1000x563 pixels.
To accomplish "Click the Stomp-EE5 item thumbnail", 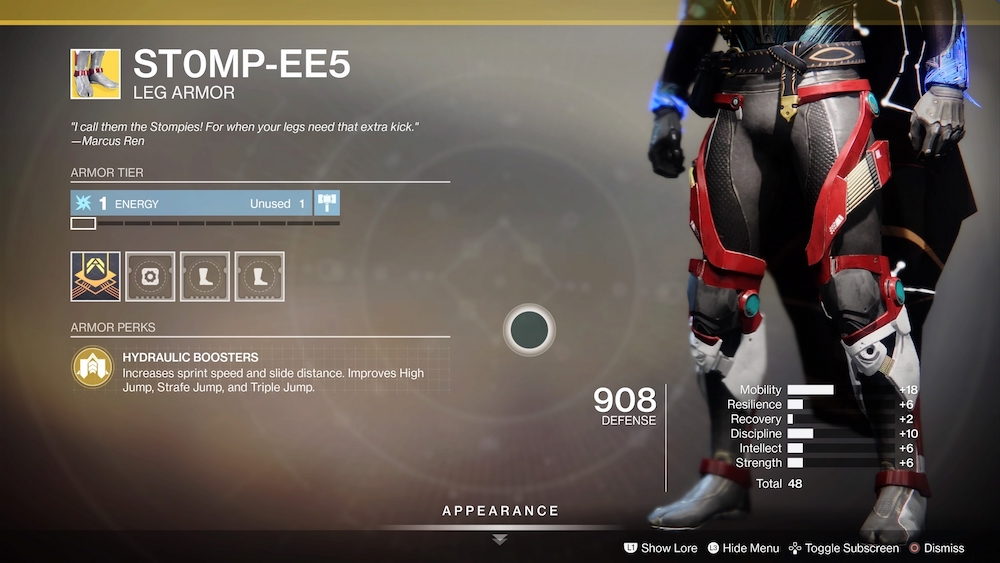I will (95, 74).
